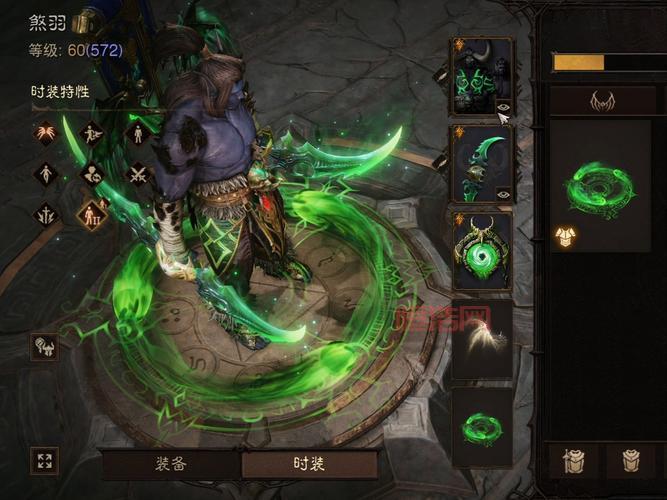Select the feathered wing cosmetic slot
The image size is (667, 500).
pyautogui.click(x=481, y=338)
